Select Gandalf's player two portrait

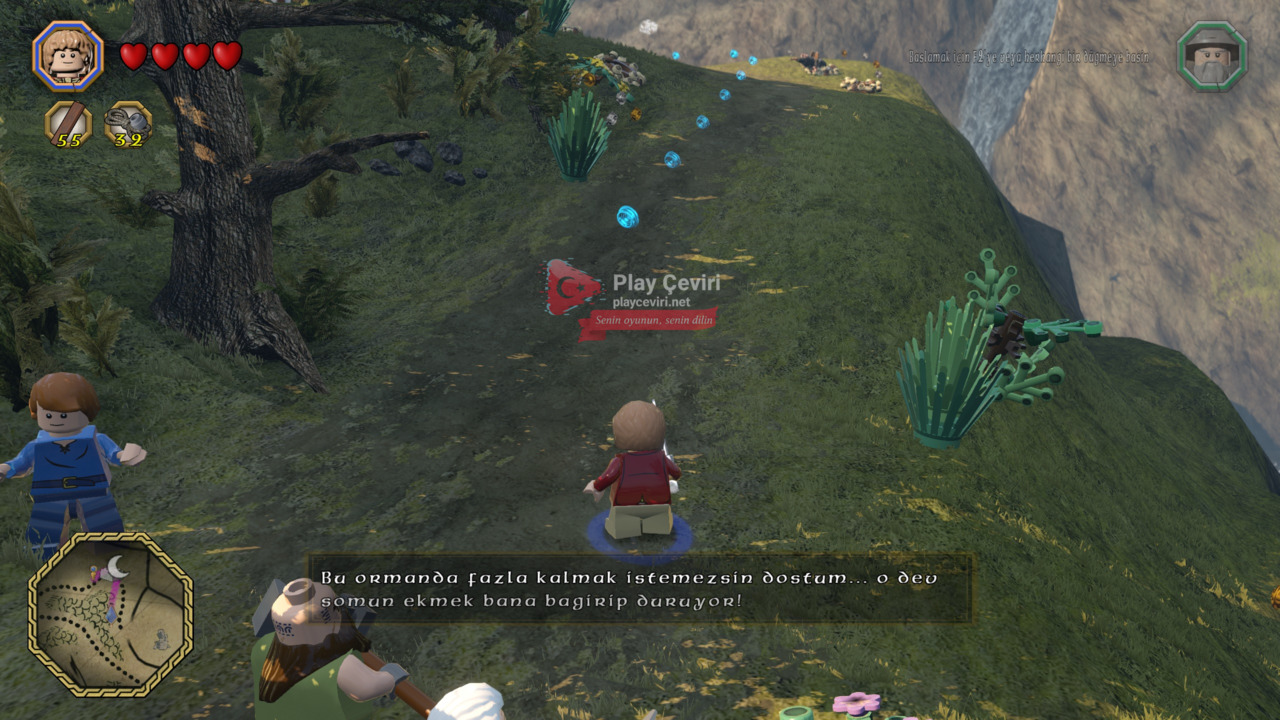click(x=1212, y=56)
